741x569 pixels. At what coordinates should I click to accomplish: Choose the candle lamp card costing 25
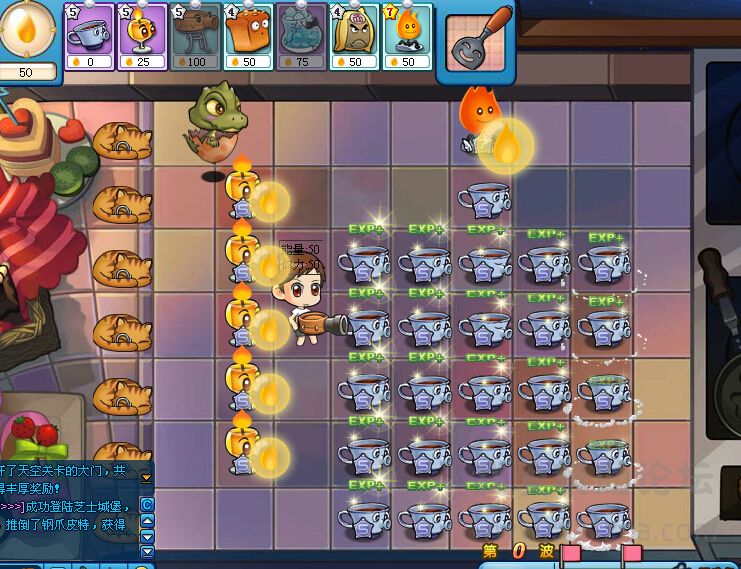[x=143, y=36]
